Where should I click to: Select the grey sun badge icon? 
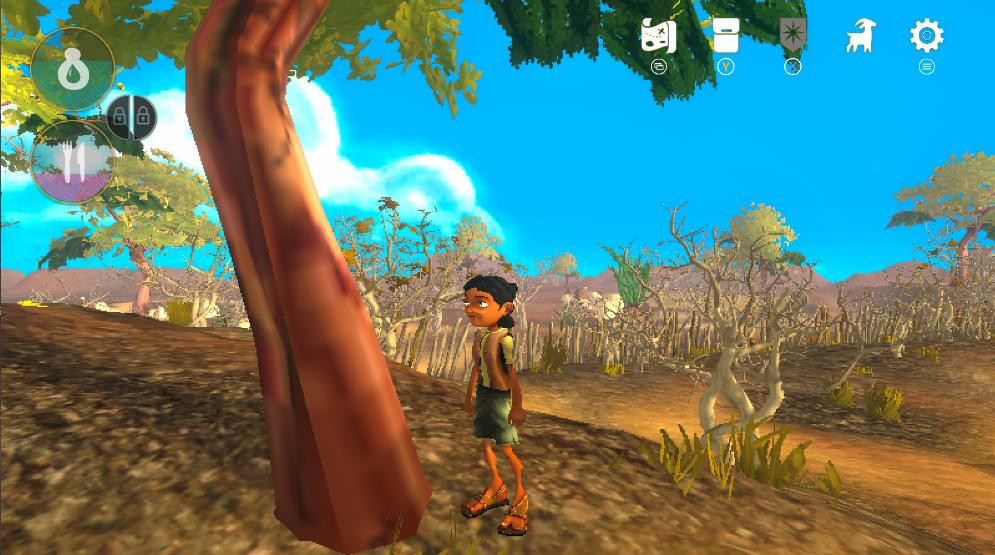(x=793, y=35)
